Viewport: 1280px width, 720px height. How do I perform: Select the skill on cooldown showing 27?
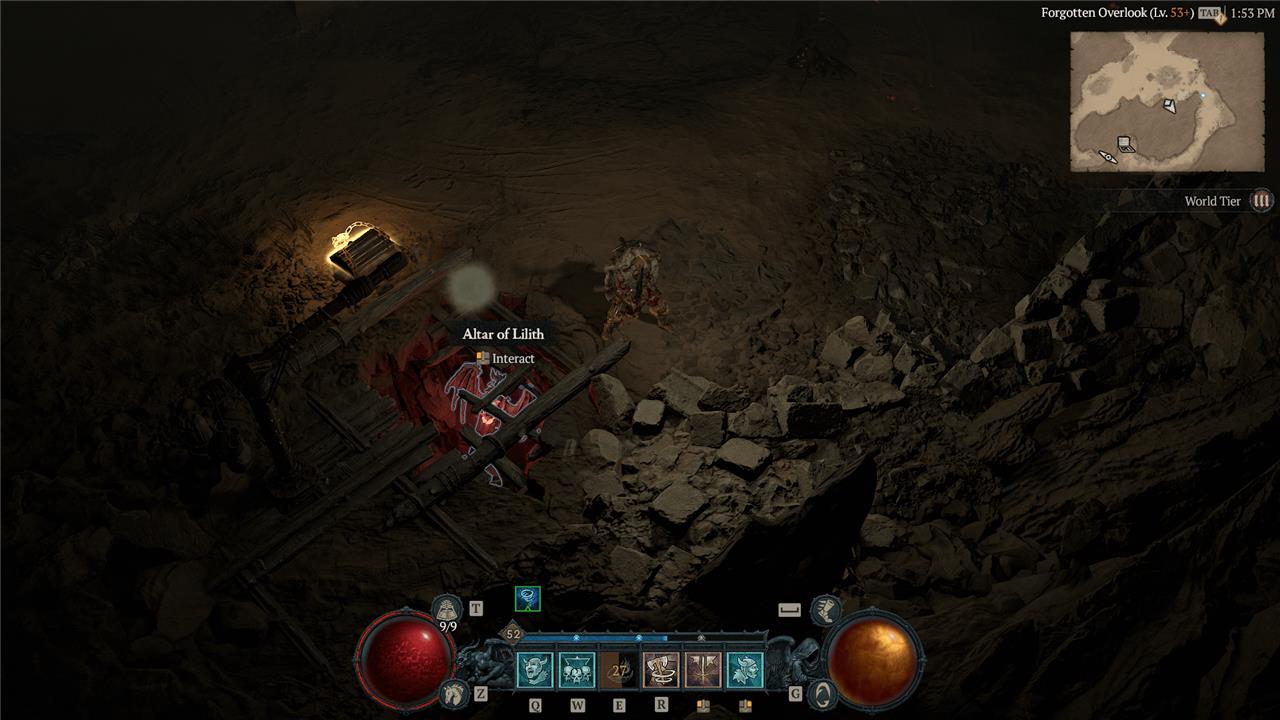click(x=619, y=670)
